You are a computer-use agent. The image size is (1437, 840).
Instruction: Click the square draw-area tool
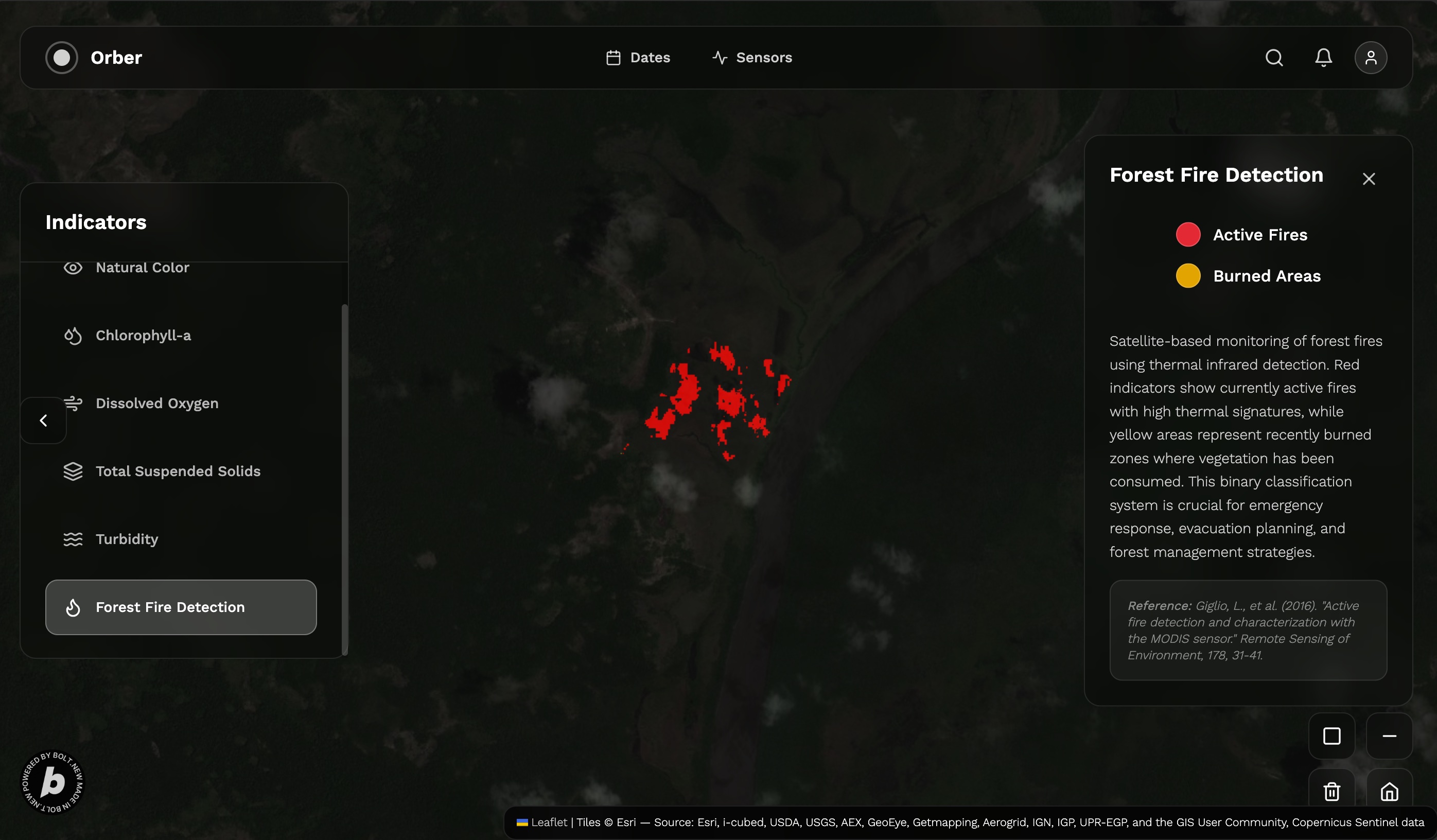tap(1331, 736)
